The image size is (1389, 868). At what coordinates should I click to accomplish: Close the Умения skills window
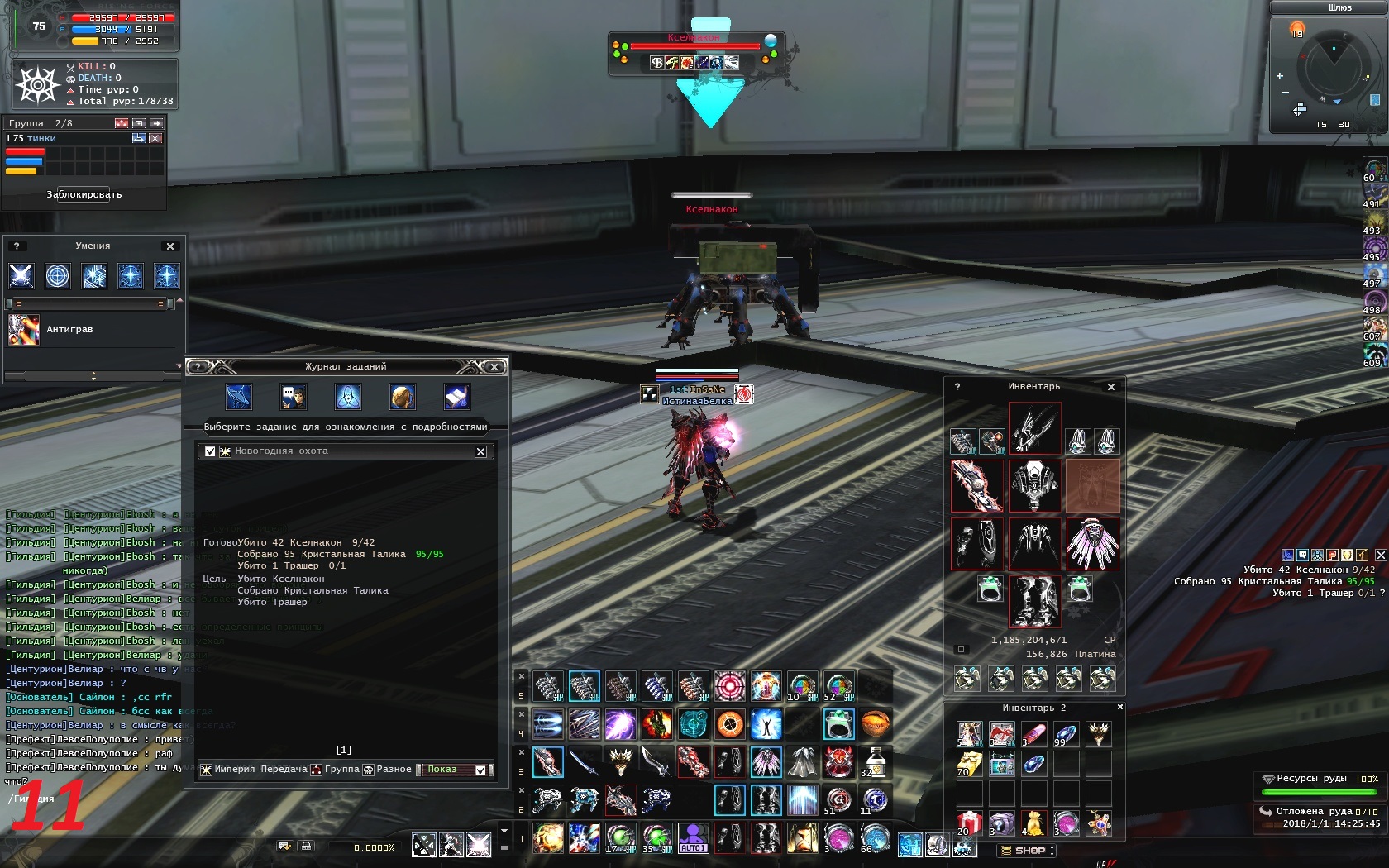(x=170, y=246)
